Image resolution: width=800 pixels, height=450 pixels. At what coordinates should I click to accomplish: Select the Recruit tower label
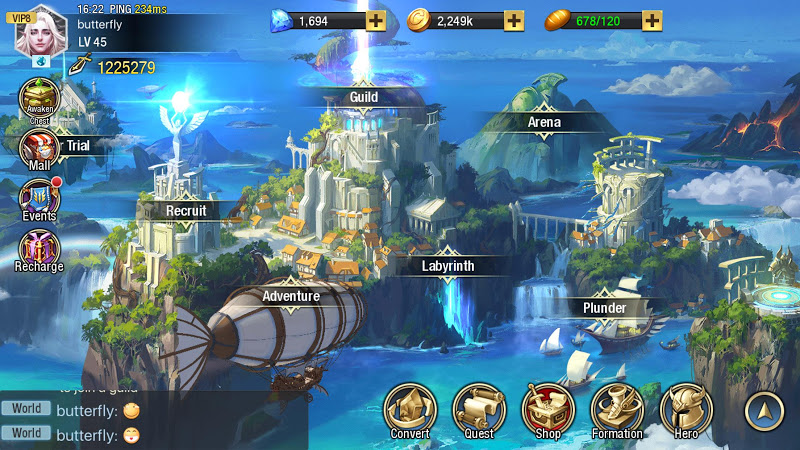pos(186,211)
